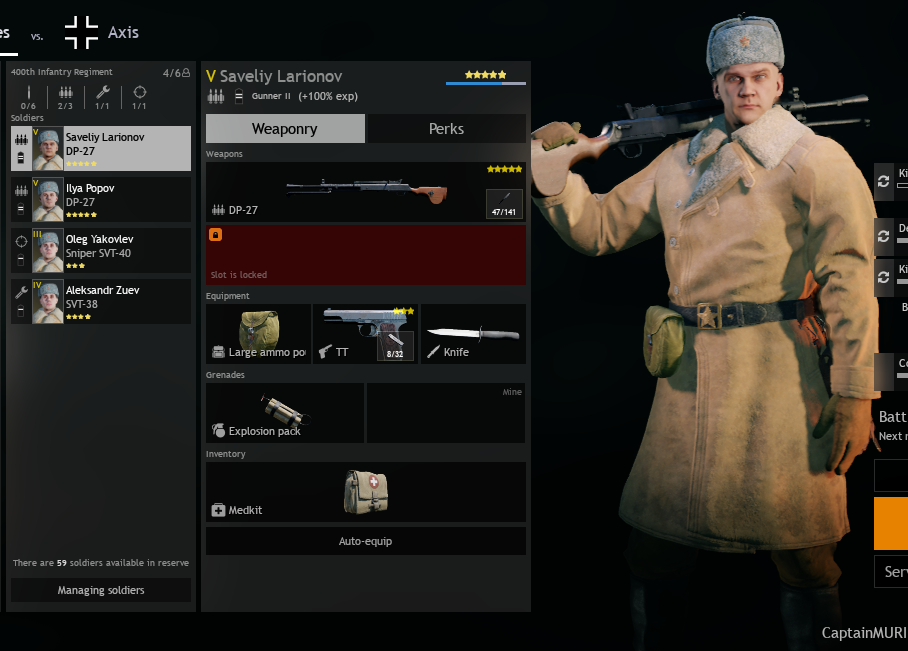Select the Axis faction
Screen dimensions: 908x651
pyautogui.click(x=102, y=33)
